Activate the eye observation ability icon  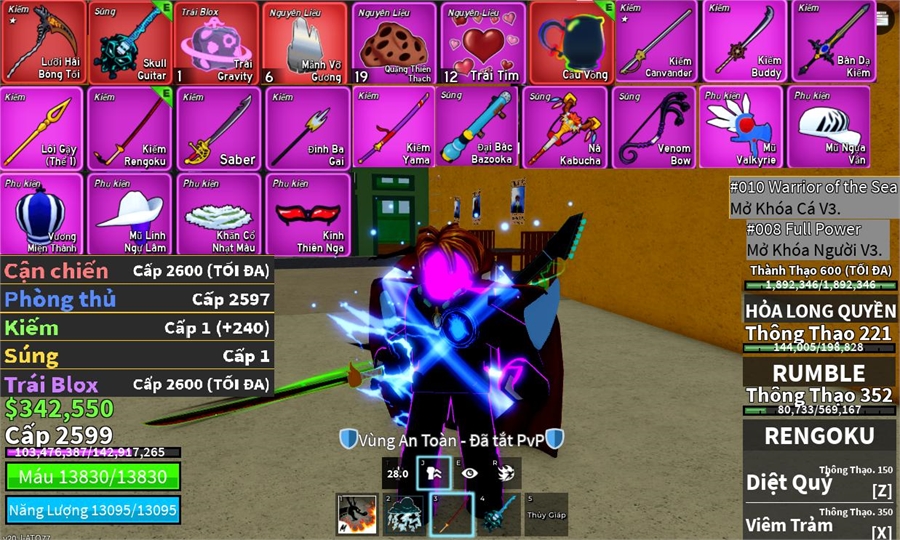[471, 474]
